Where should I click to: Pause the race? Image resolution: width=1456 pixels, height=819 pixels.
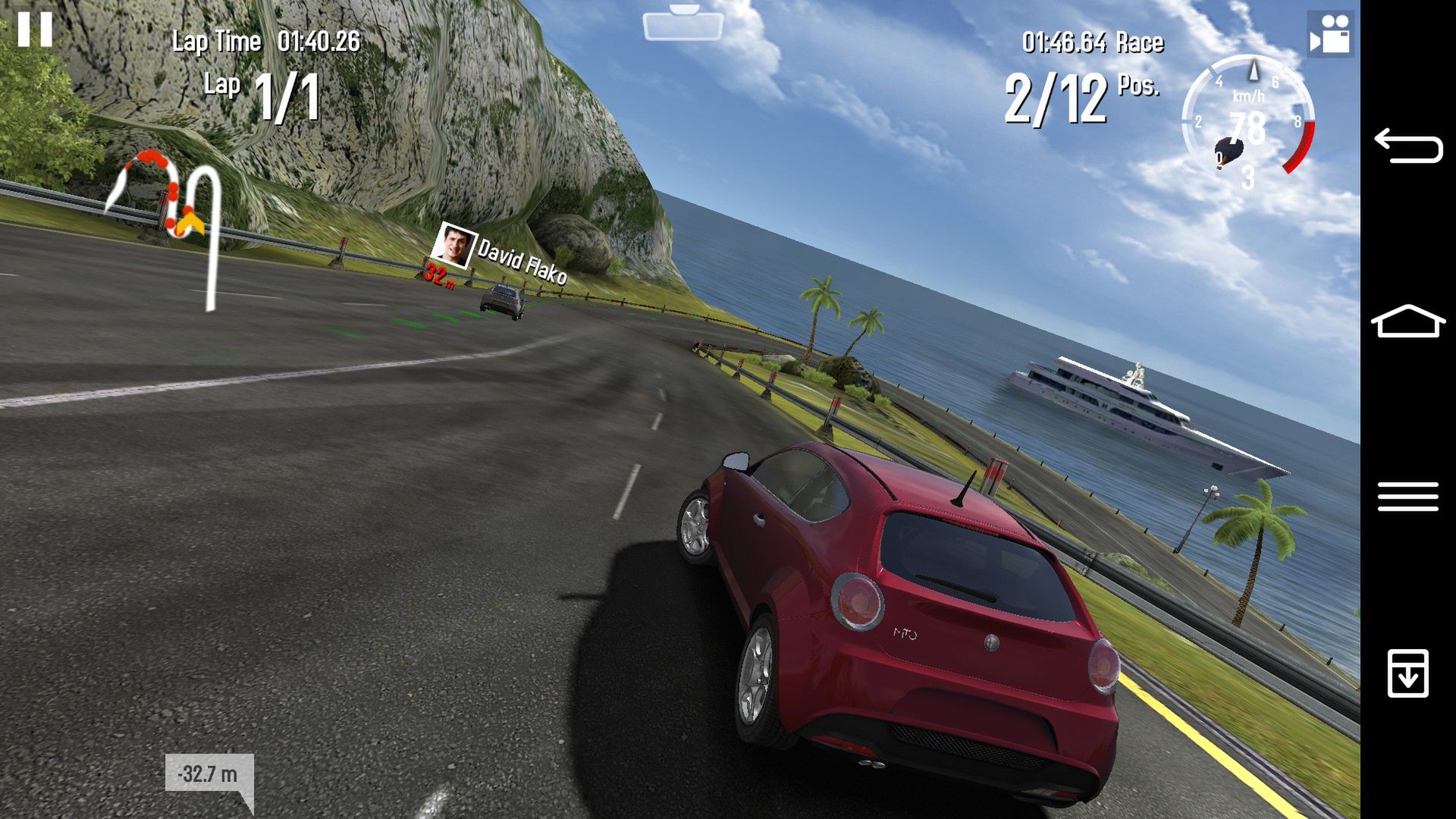[35, 30]
